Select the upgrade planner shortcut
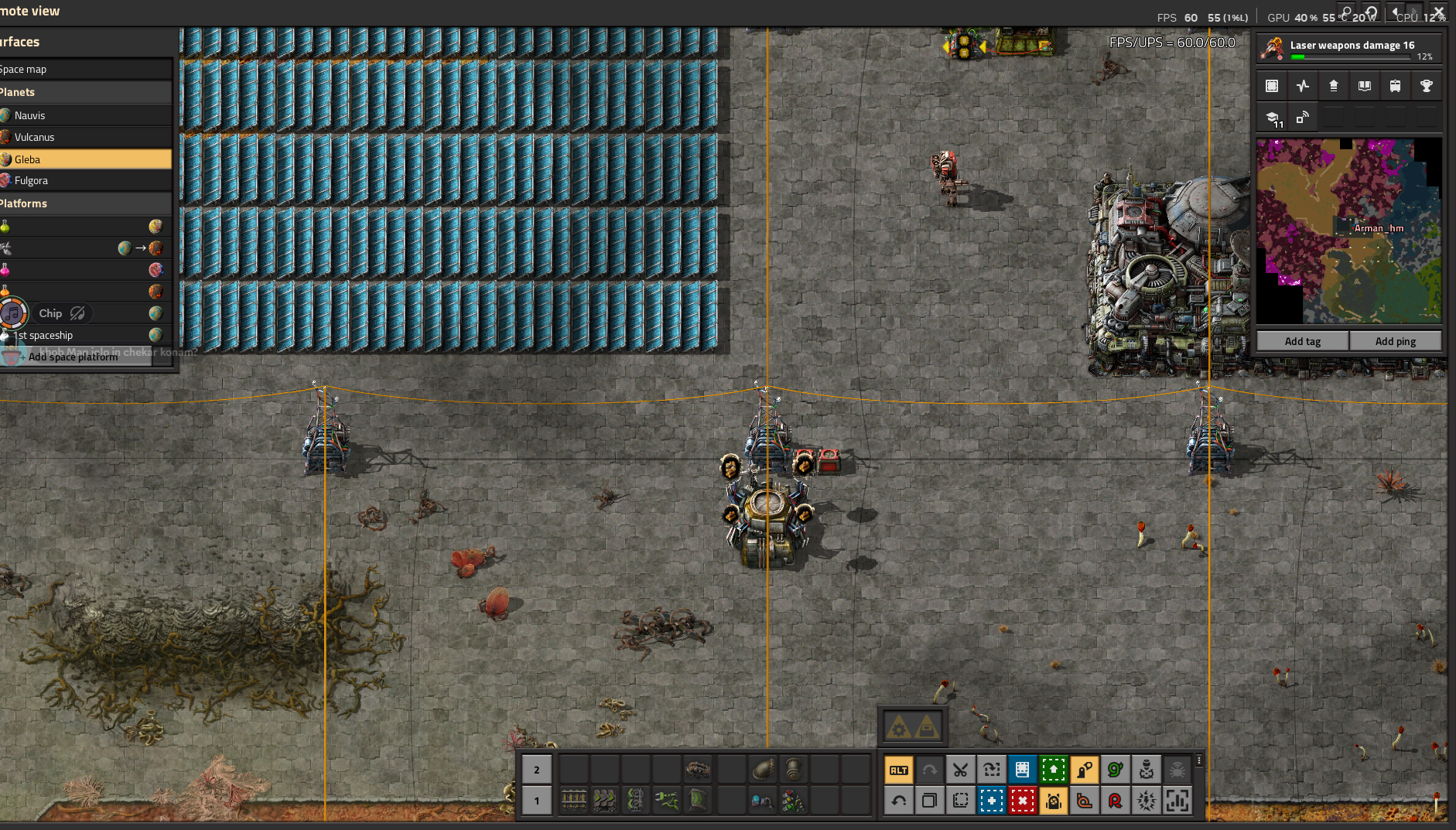 tap(1054, 770)
